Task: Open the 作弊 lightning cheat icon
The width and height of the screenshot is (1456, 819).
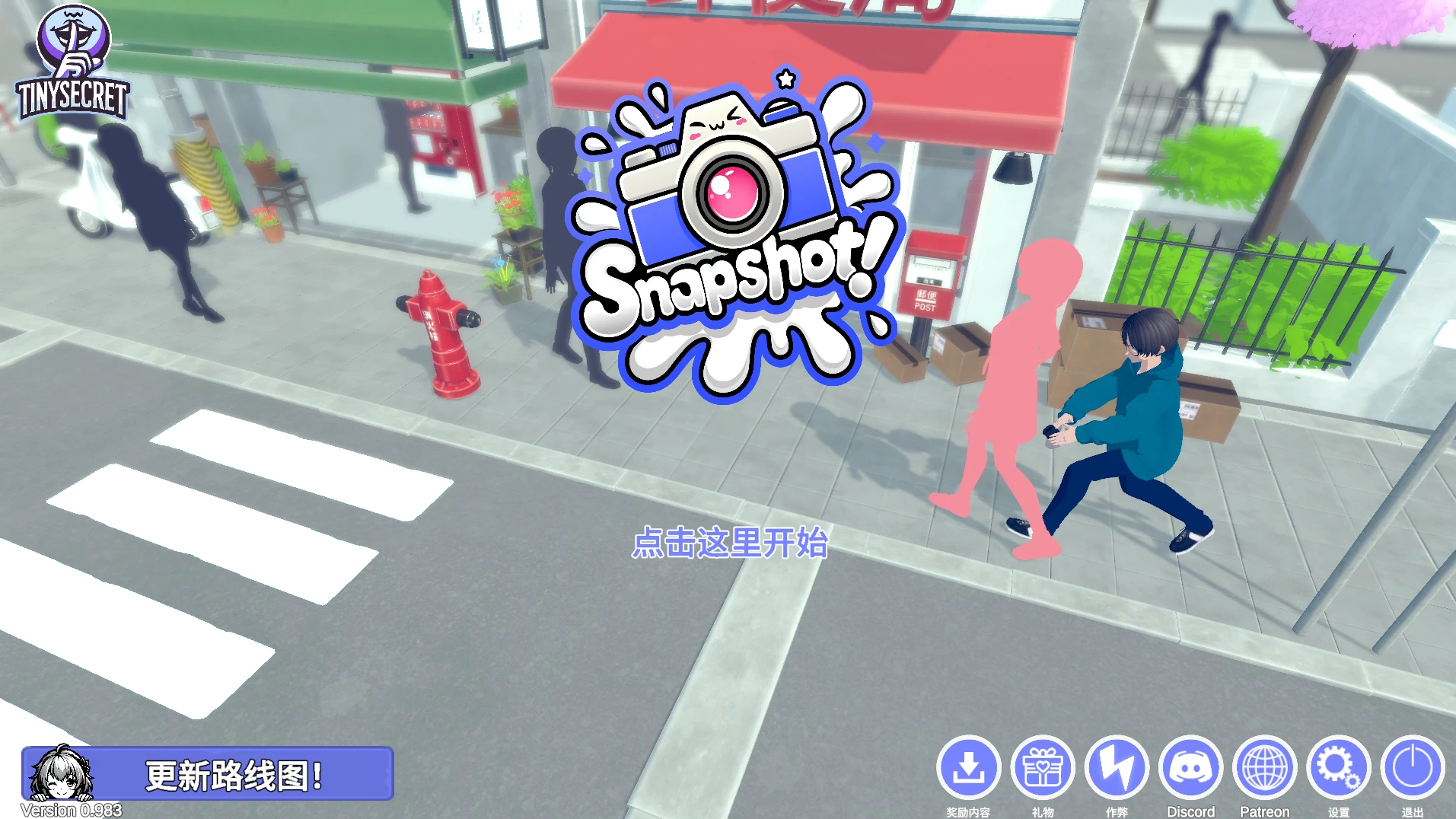Action: 1117,767
